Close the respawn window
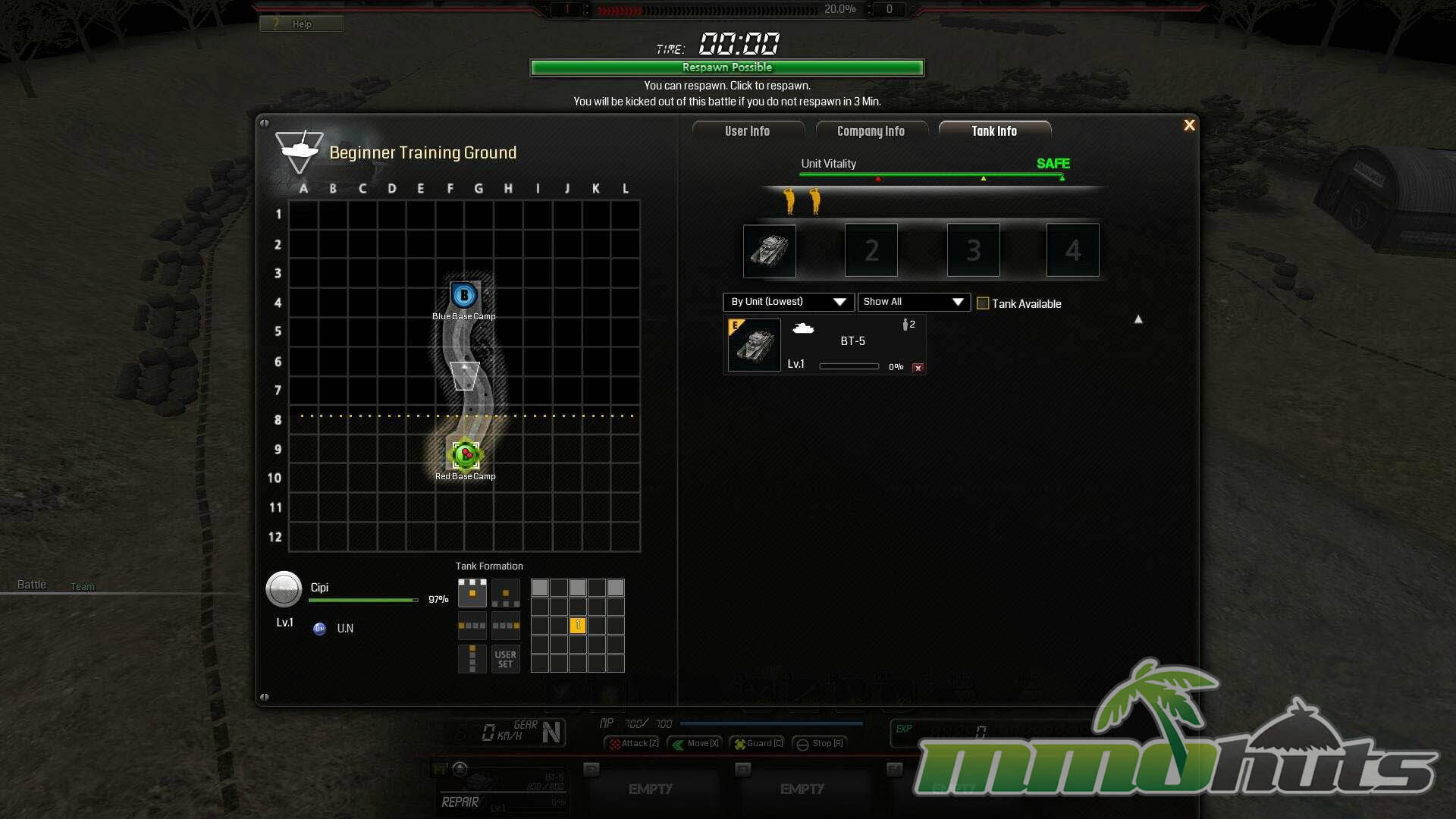The image size is (1456, 819). (x=1189, y=125)
